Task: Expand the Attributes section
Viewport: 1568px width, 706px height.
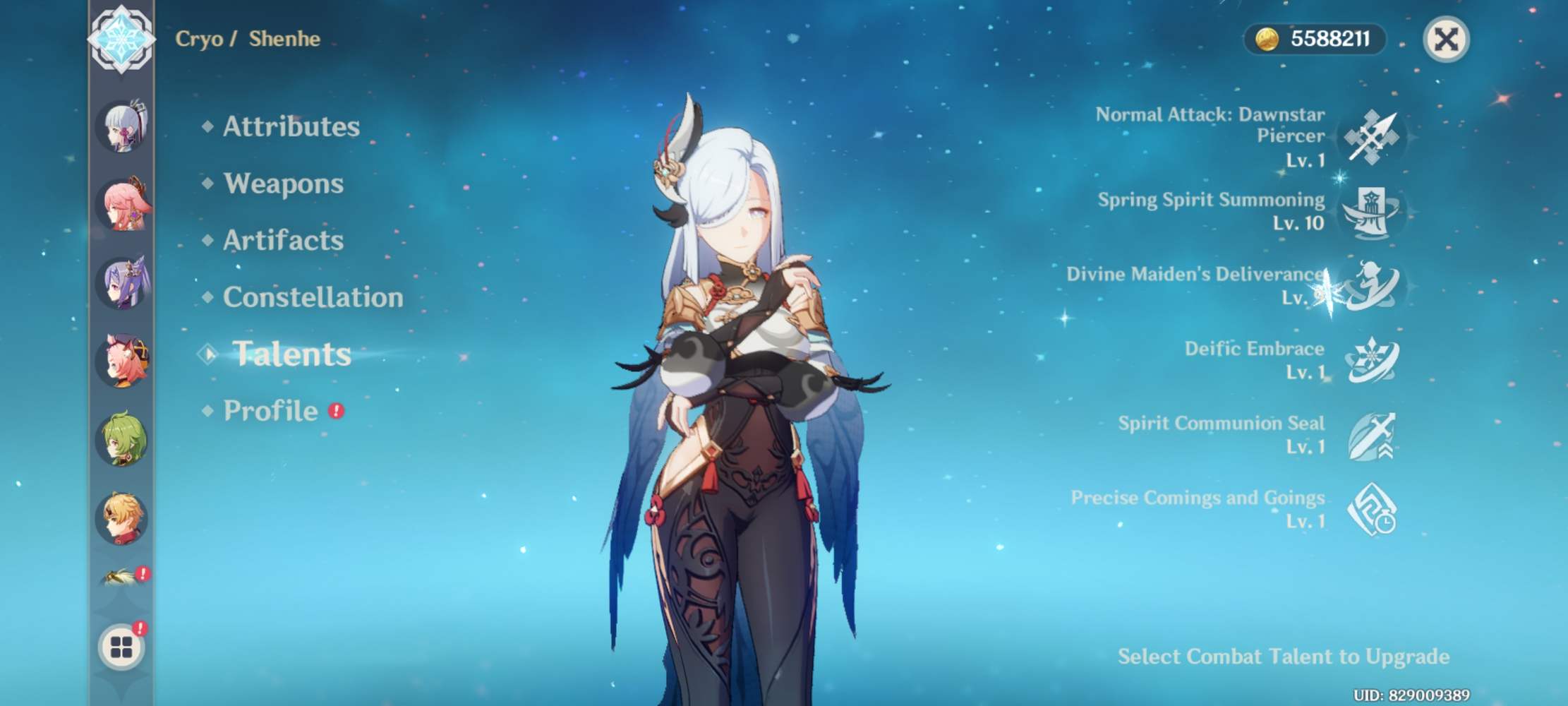Action: [x=289, y=127]
